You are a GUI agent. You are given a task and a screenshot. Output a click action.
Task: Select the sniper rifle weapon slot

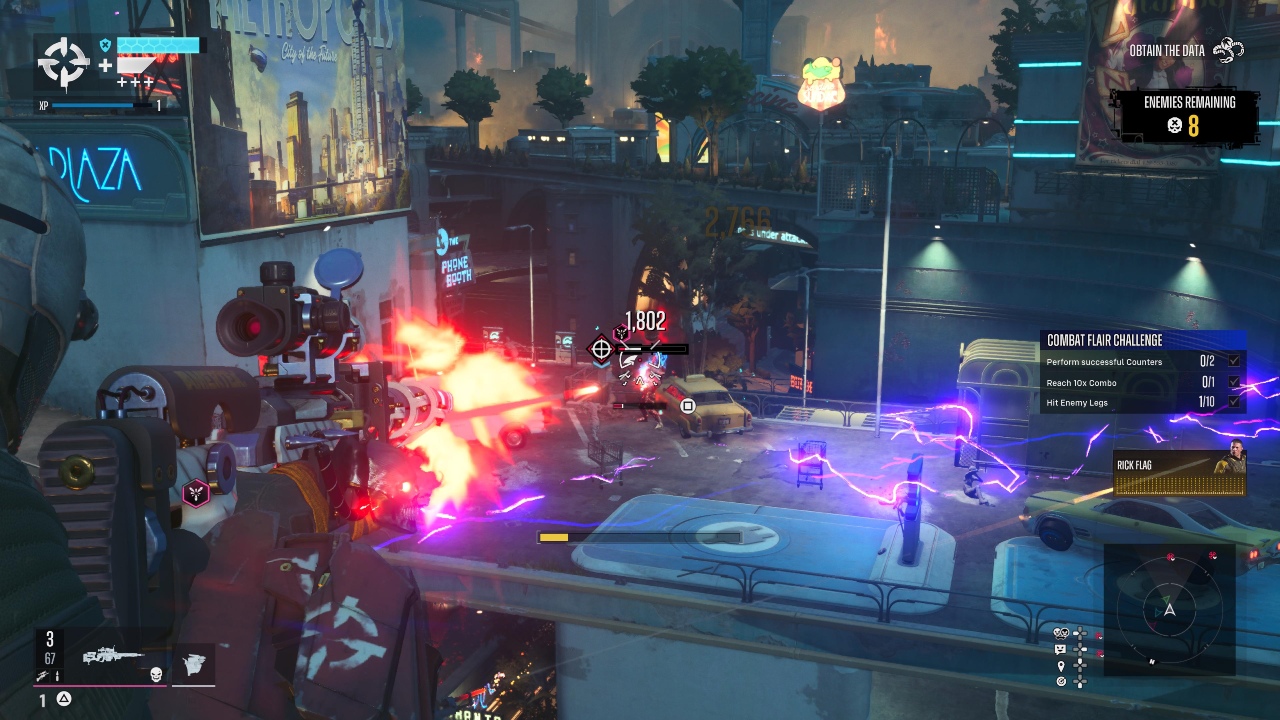113,657
